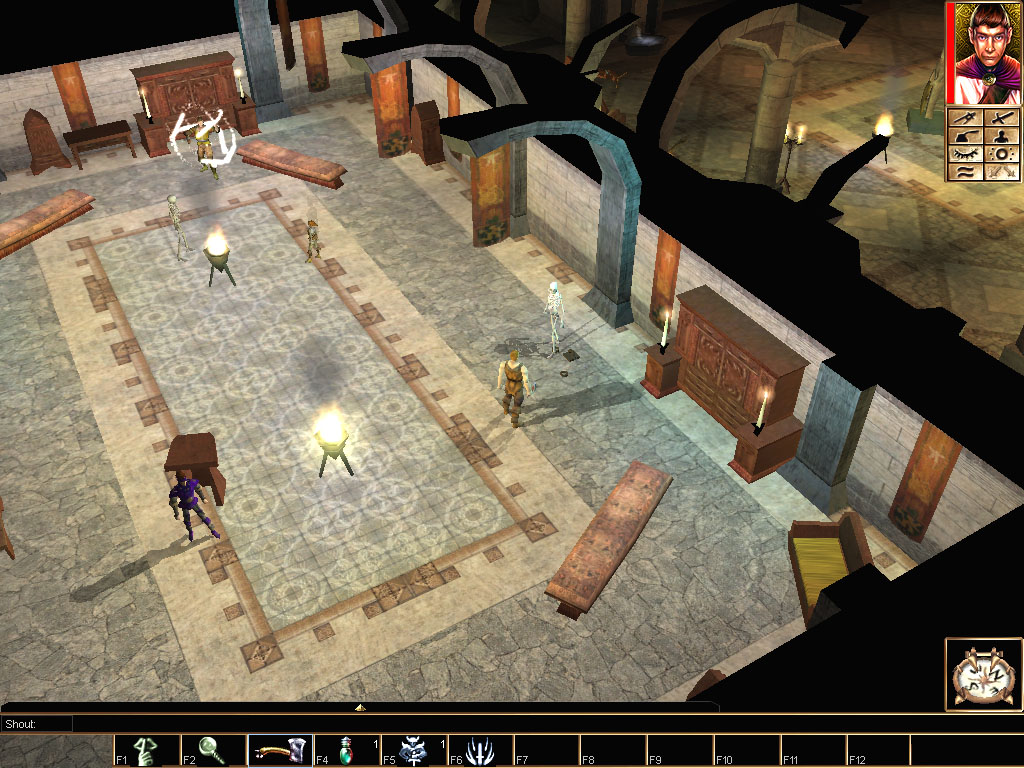1024x768 pixels.
Task: Use the F1 quickslot arrow item
Action: point(146,750)
